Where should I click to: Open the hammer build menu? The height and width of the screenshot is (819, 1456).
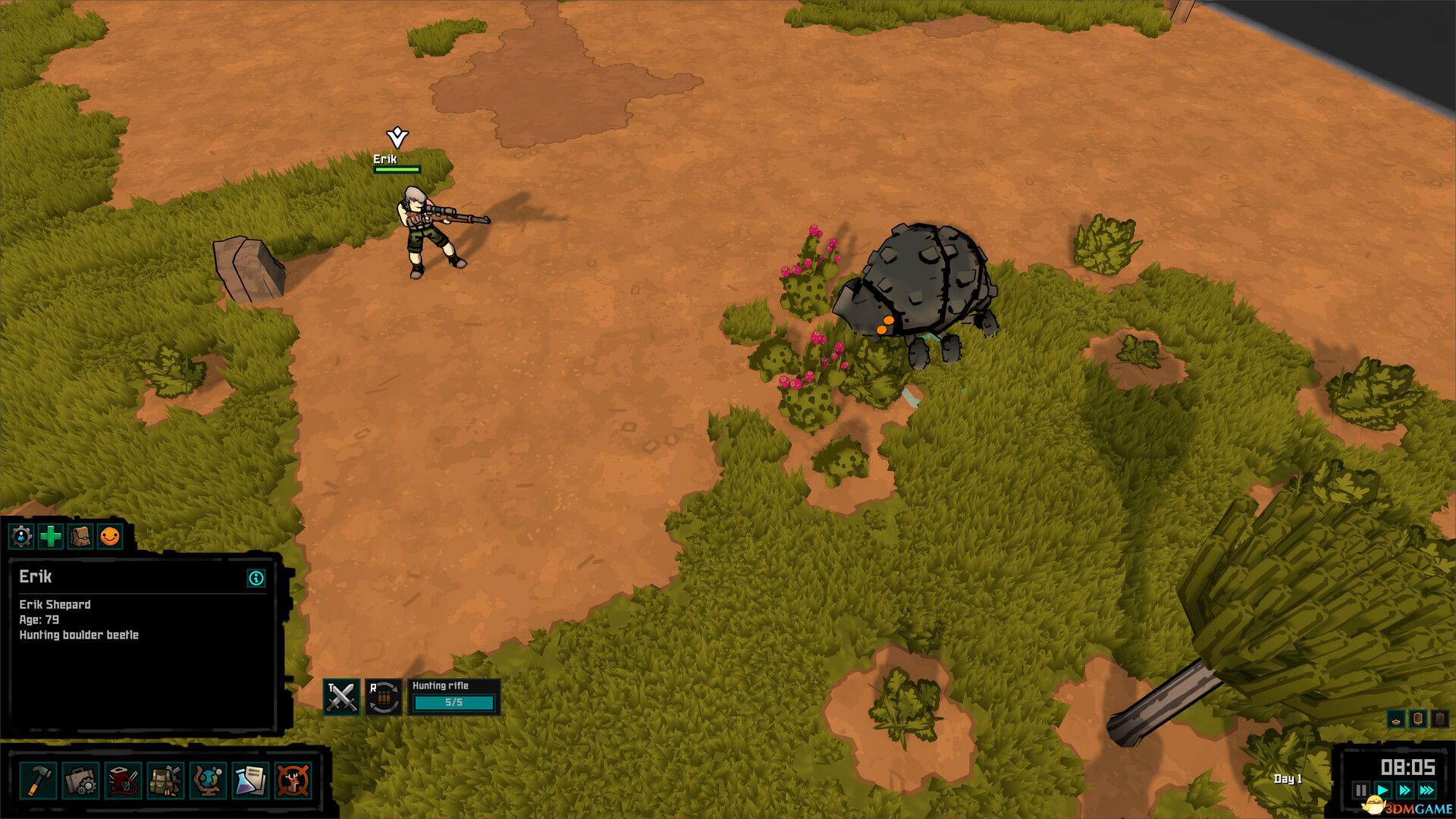(x=38, y=780)
